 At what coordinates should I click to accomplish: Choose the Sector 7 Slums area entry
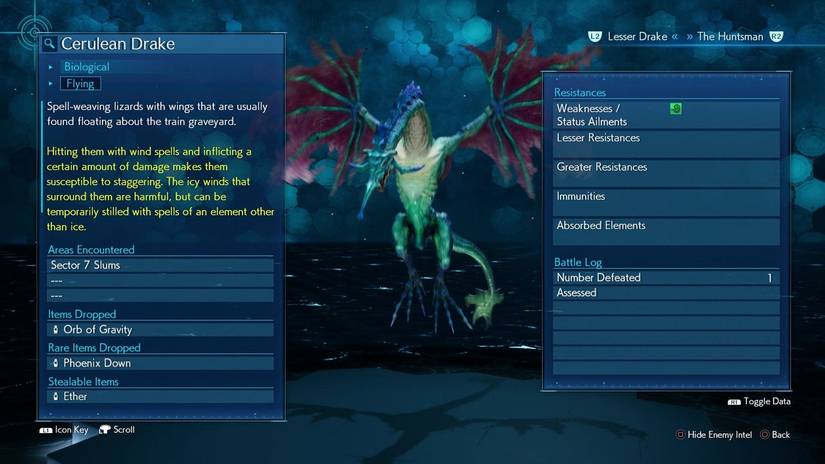[160, 265]
